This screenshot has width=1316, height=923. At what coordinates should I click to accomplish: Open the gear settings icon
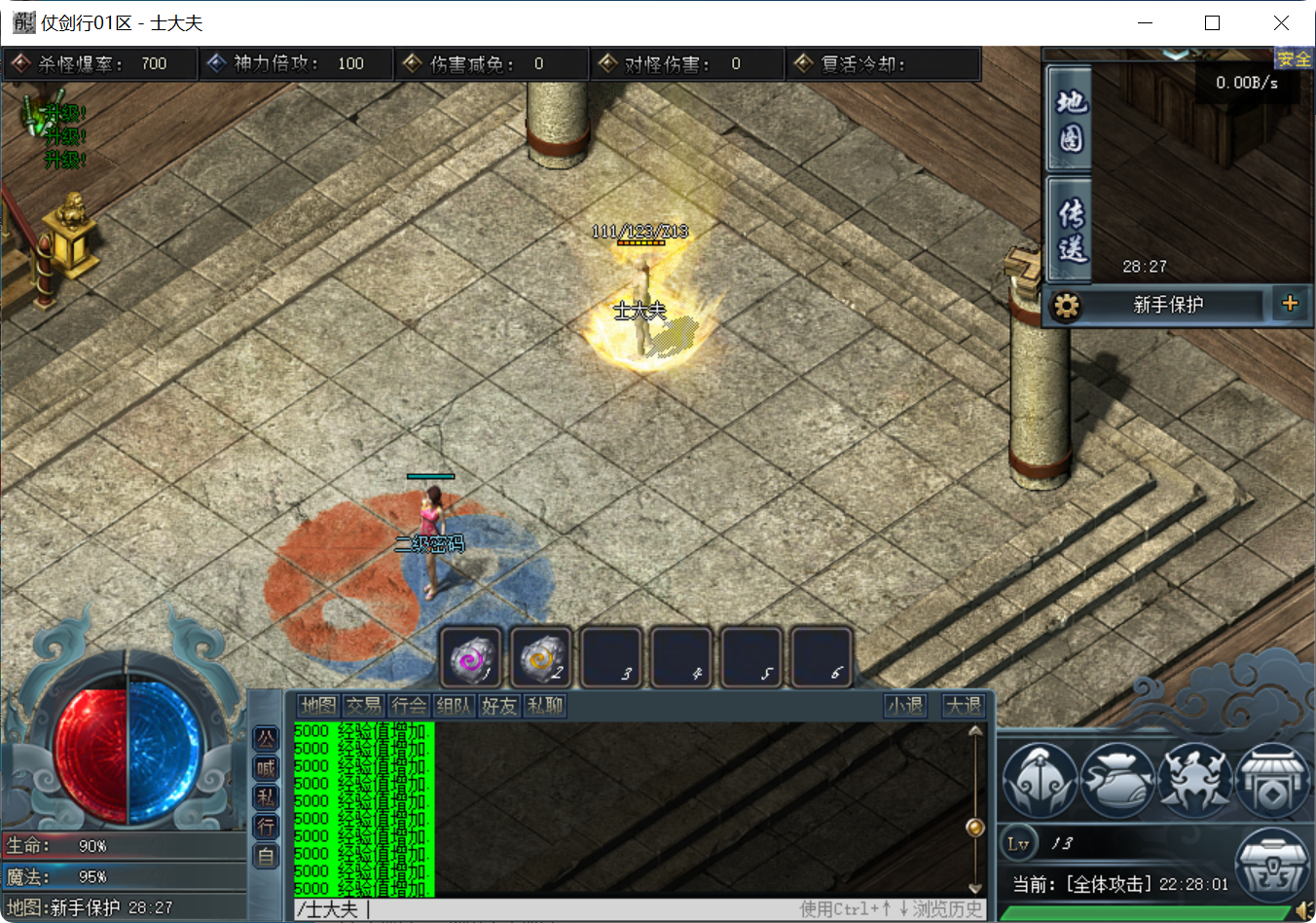pyautogui.click(x=1066, y=306)
